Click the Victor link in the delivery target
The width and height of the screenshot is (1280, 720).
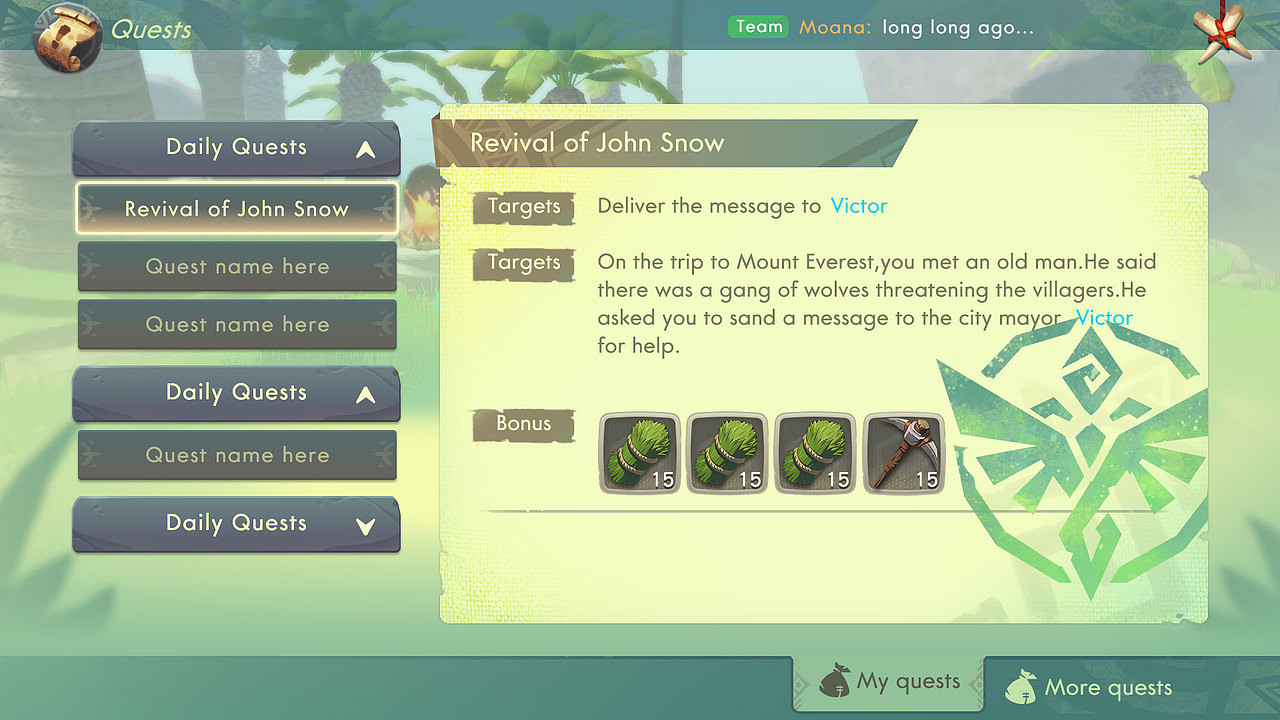(x=859, y=206)
